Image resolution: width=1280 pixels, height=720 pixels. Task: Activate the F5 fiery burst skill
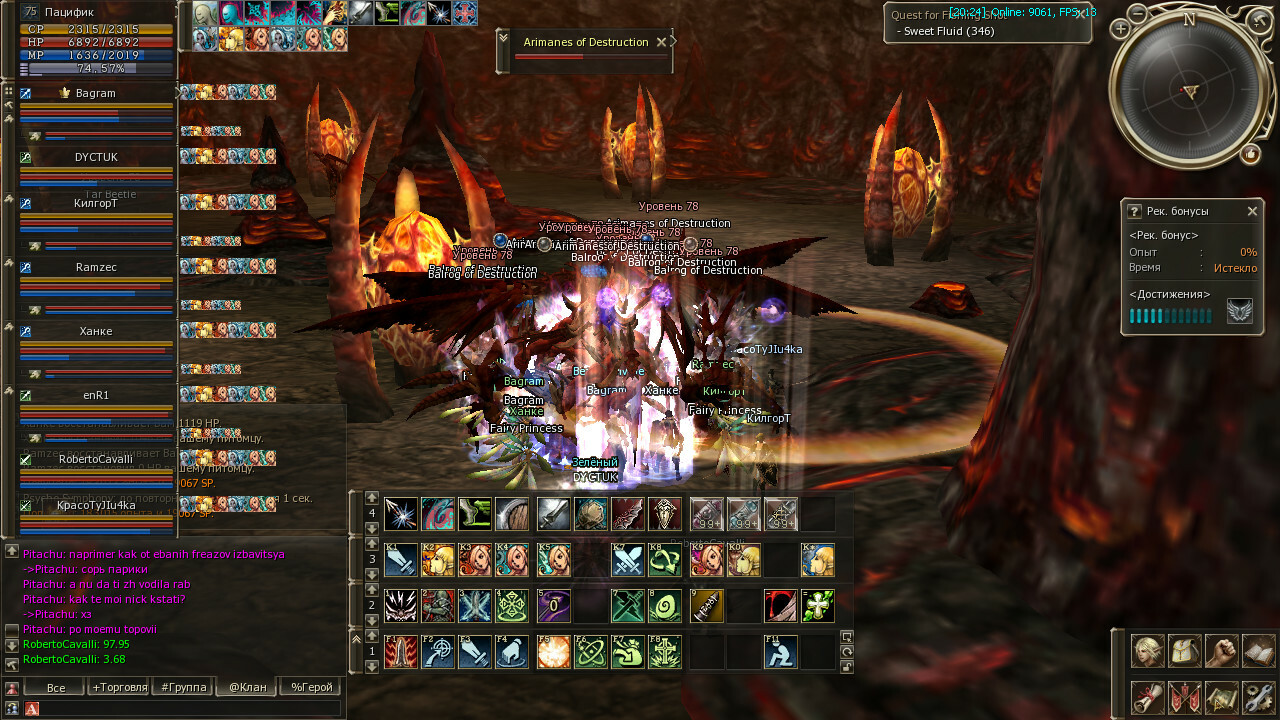coord(553,652)
